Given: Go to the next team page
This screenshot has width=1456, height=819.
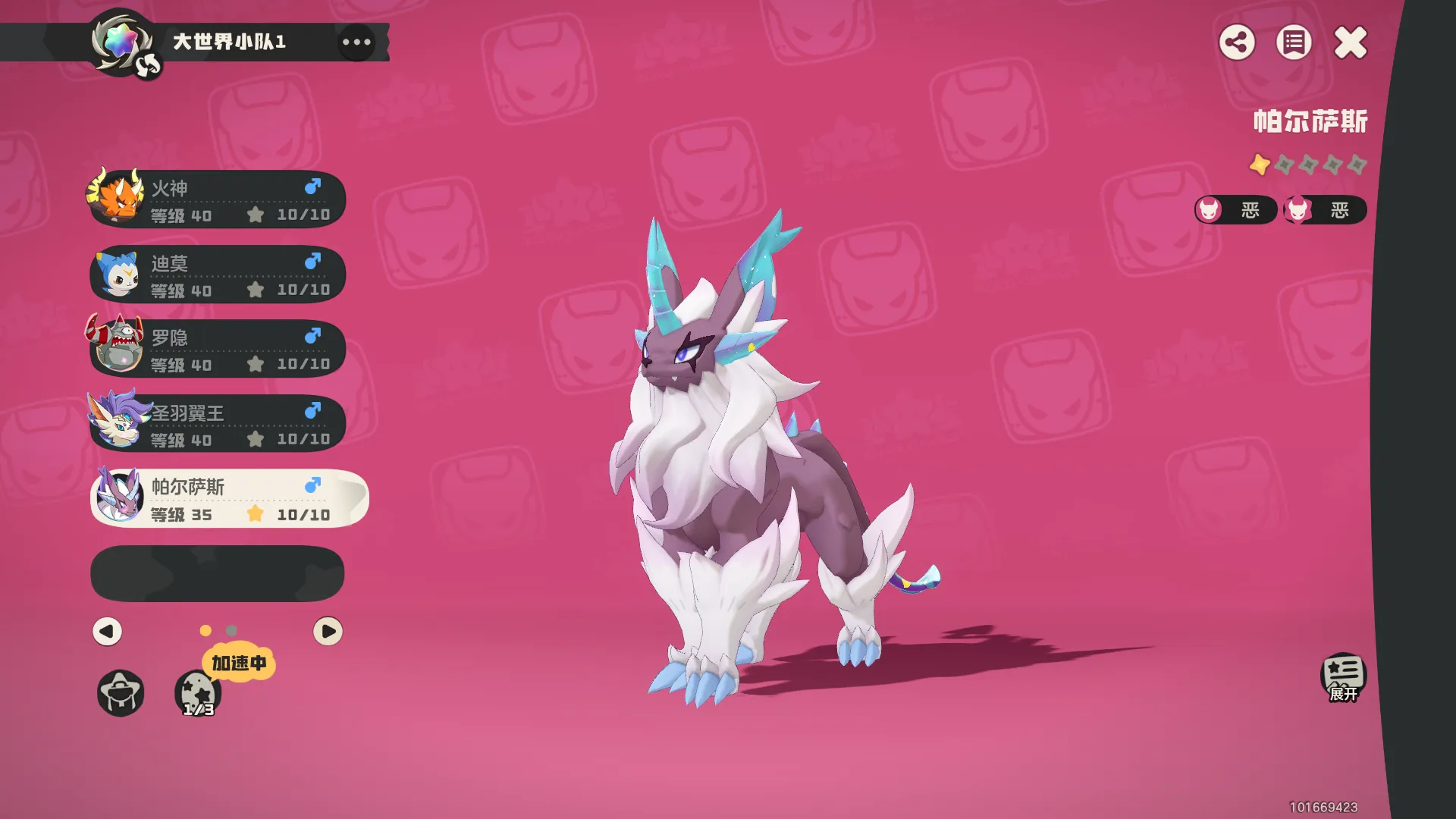Looking at the screenshot, I should point(328,631).
